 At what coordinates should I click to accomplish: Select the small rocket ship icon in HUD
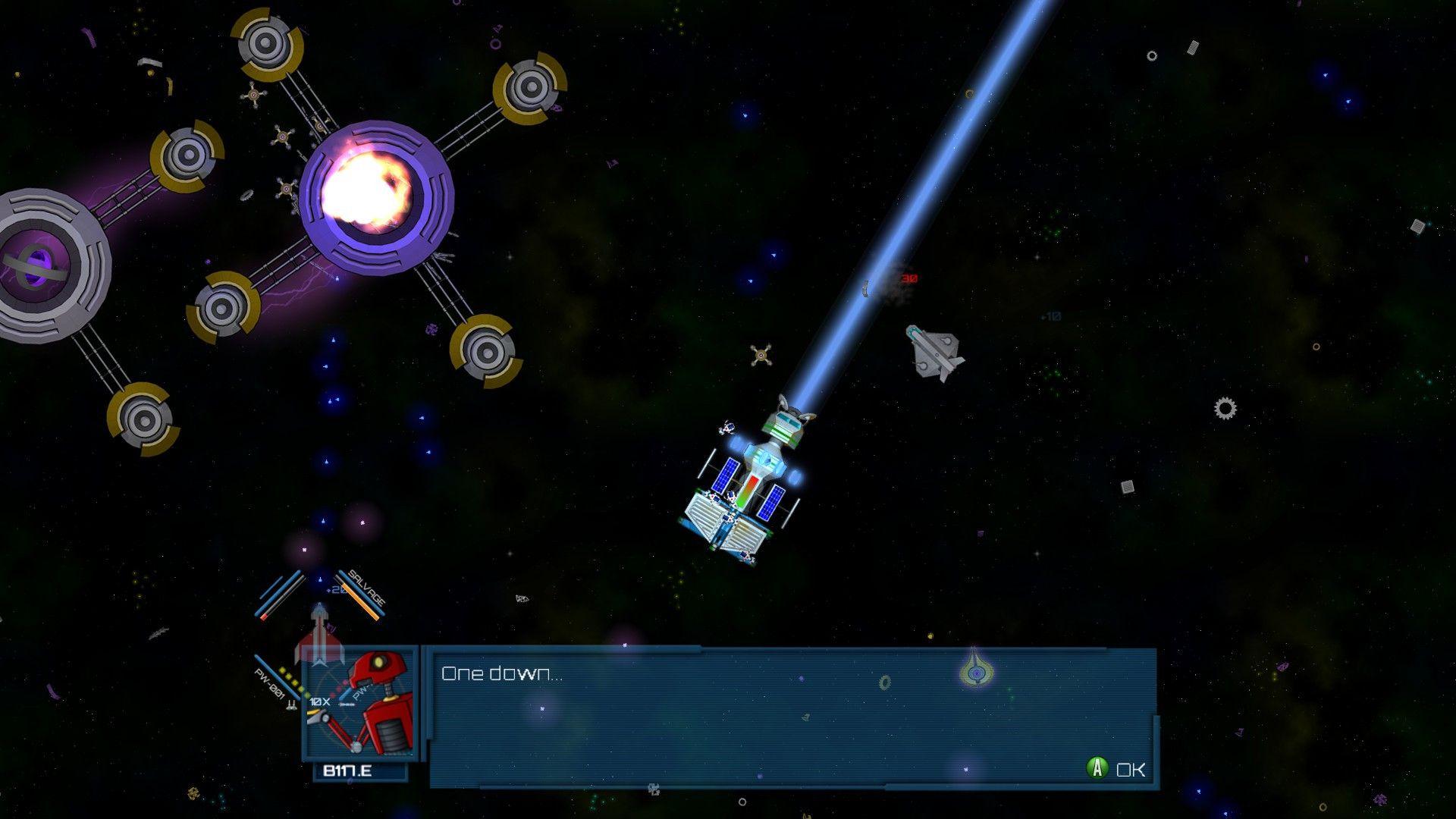[319, 626]
